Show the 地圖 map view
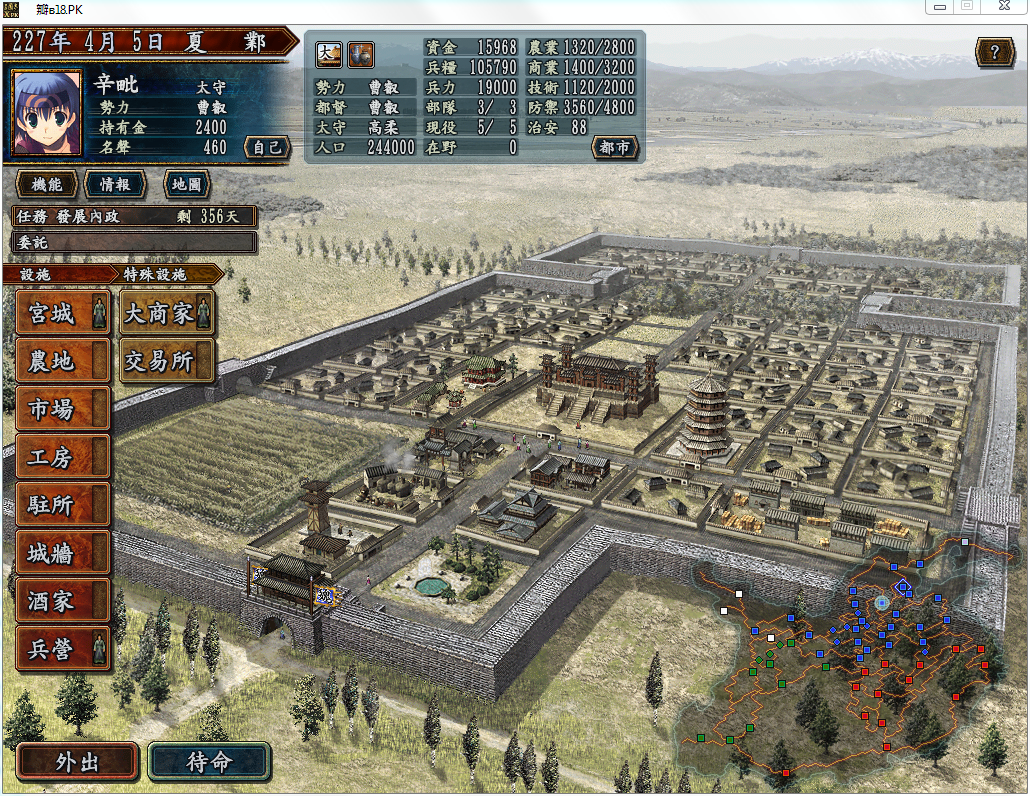This screenshot has height=796, width=1030. click(x=186, y=185)
